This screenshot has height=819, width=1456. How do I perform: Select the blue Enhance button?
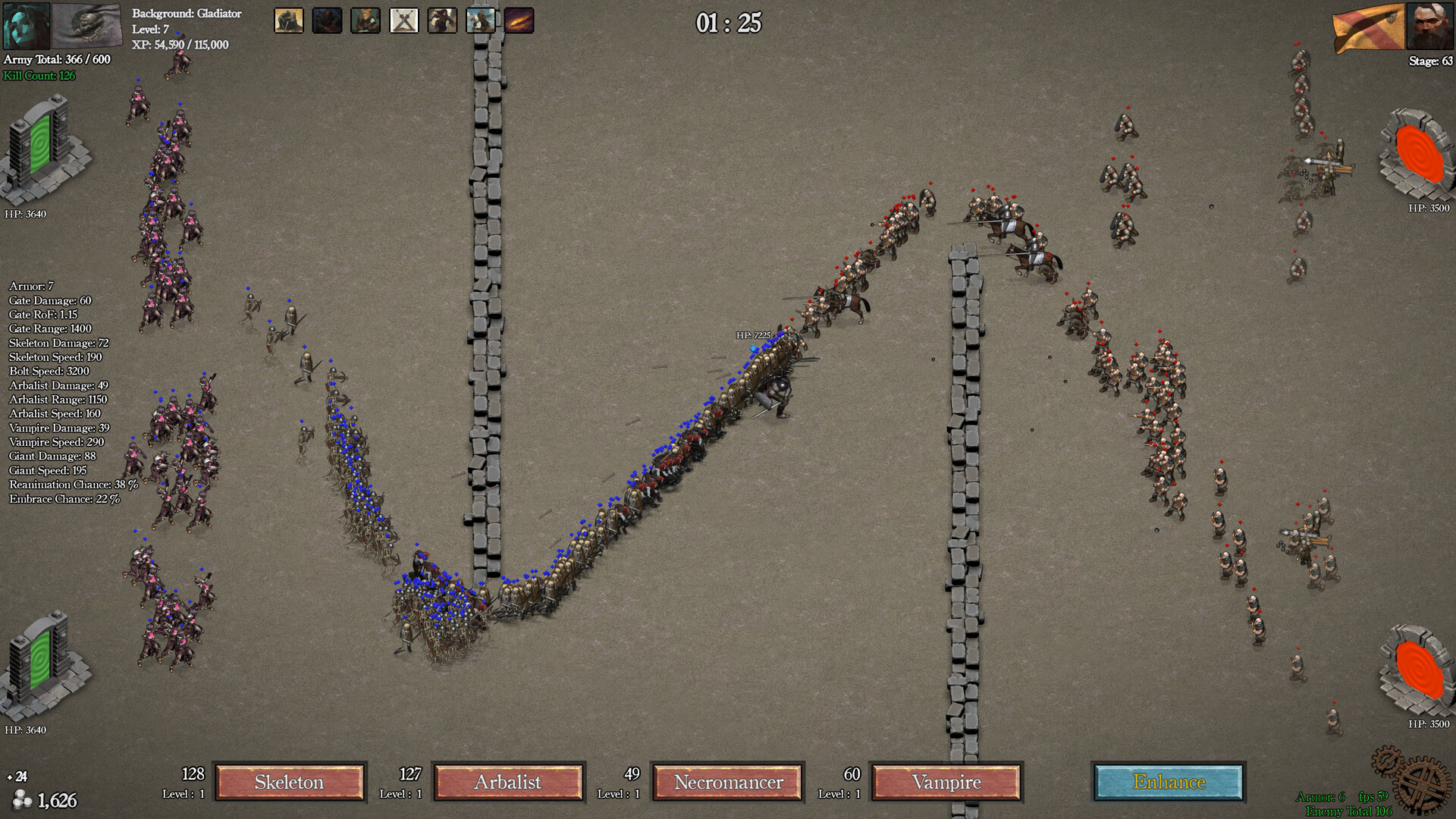1168,782
